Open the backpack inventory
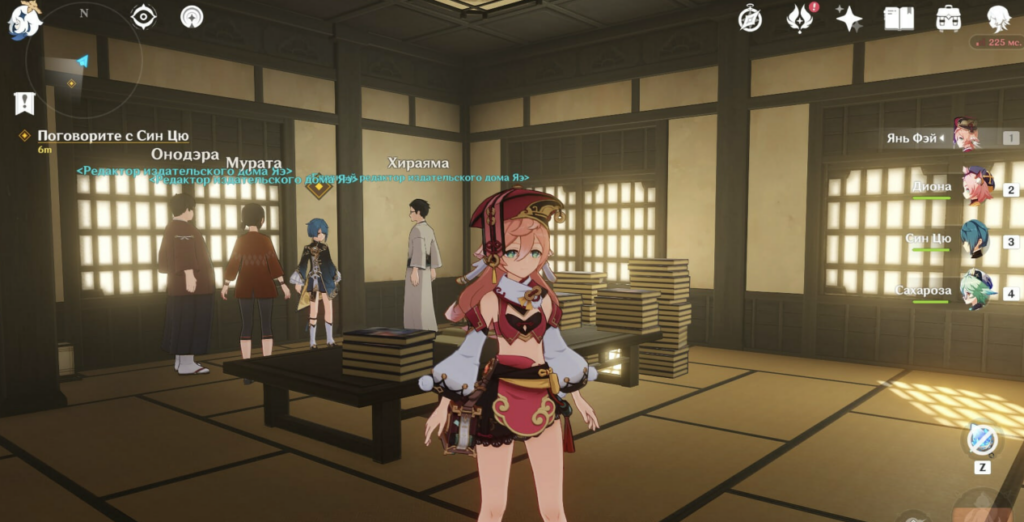1024x522 pixels. click(x=948, y=18)
